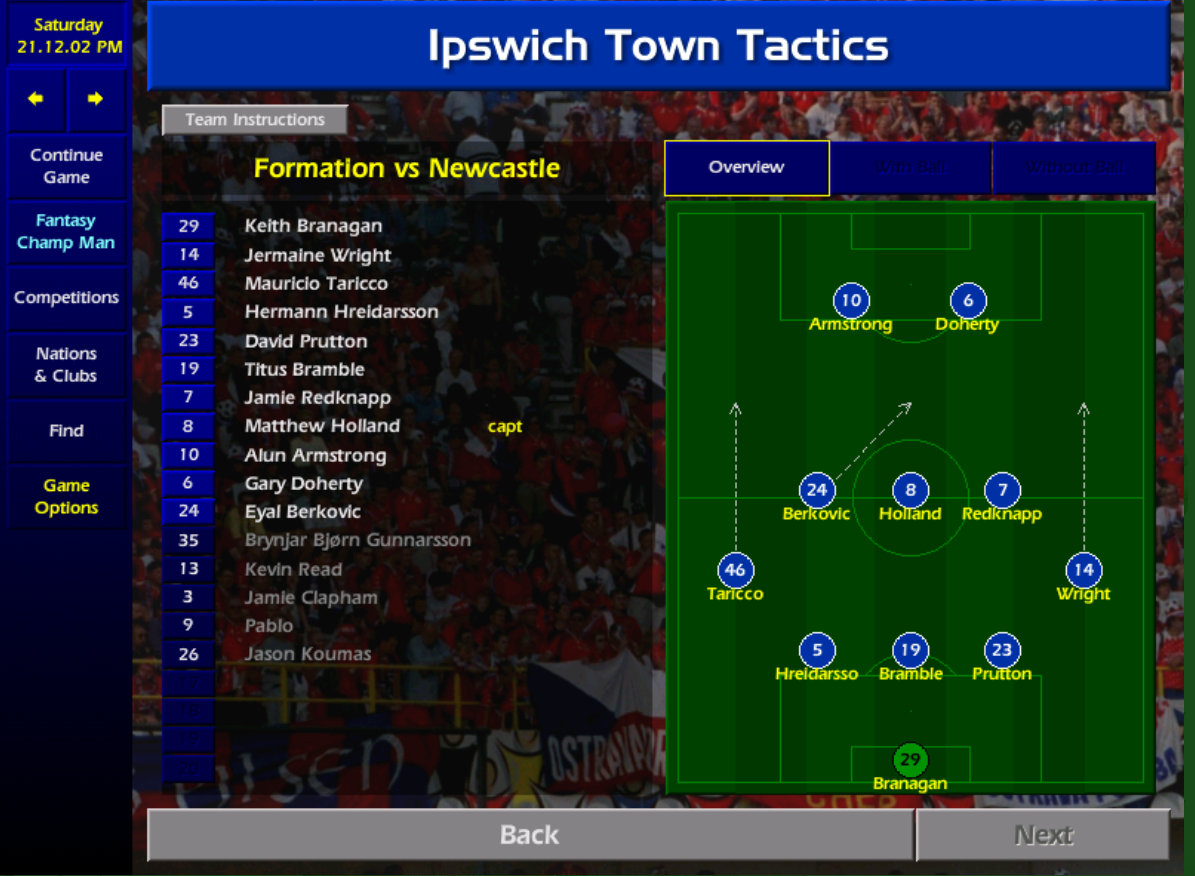Open Nations & Clubs menu
This screenshot has height=876, width=1195.
click(x=66, y=365)
